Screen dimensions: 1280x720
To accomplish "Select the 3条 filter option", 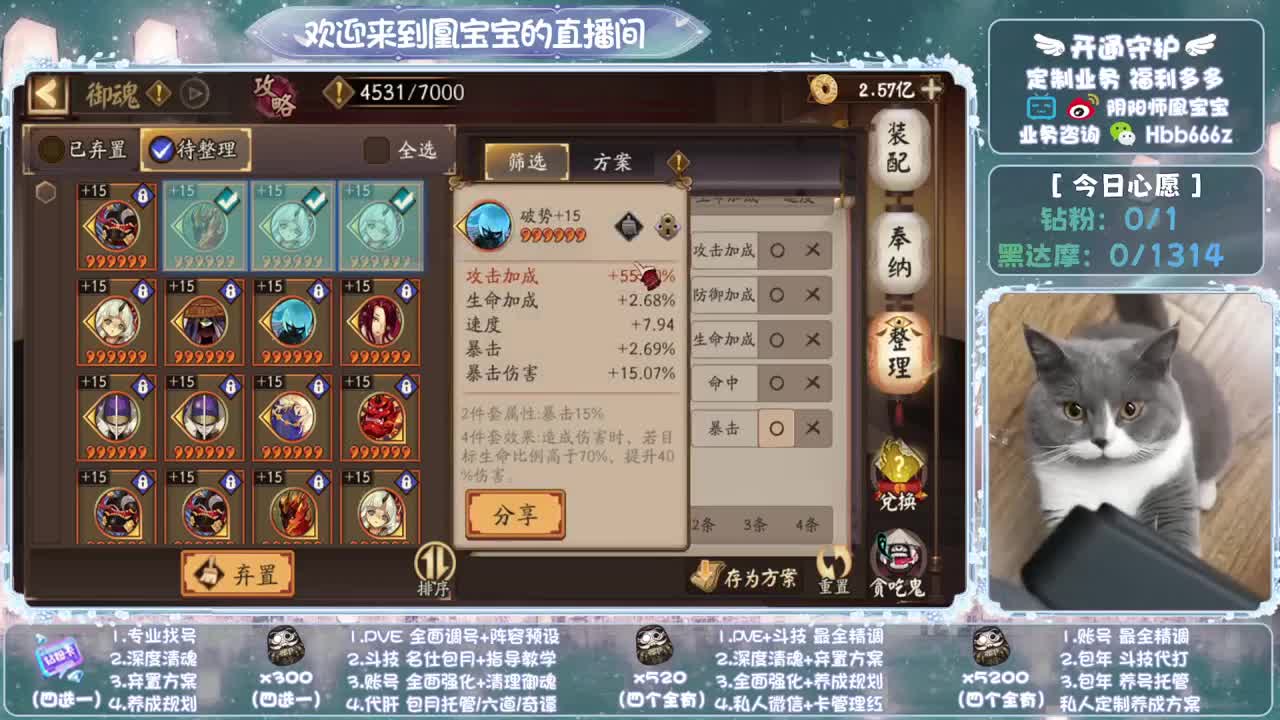I will tap(754, 525).
